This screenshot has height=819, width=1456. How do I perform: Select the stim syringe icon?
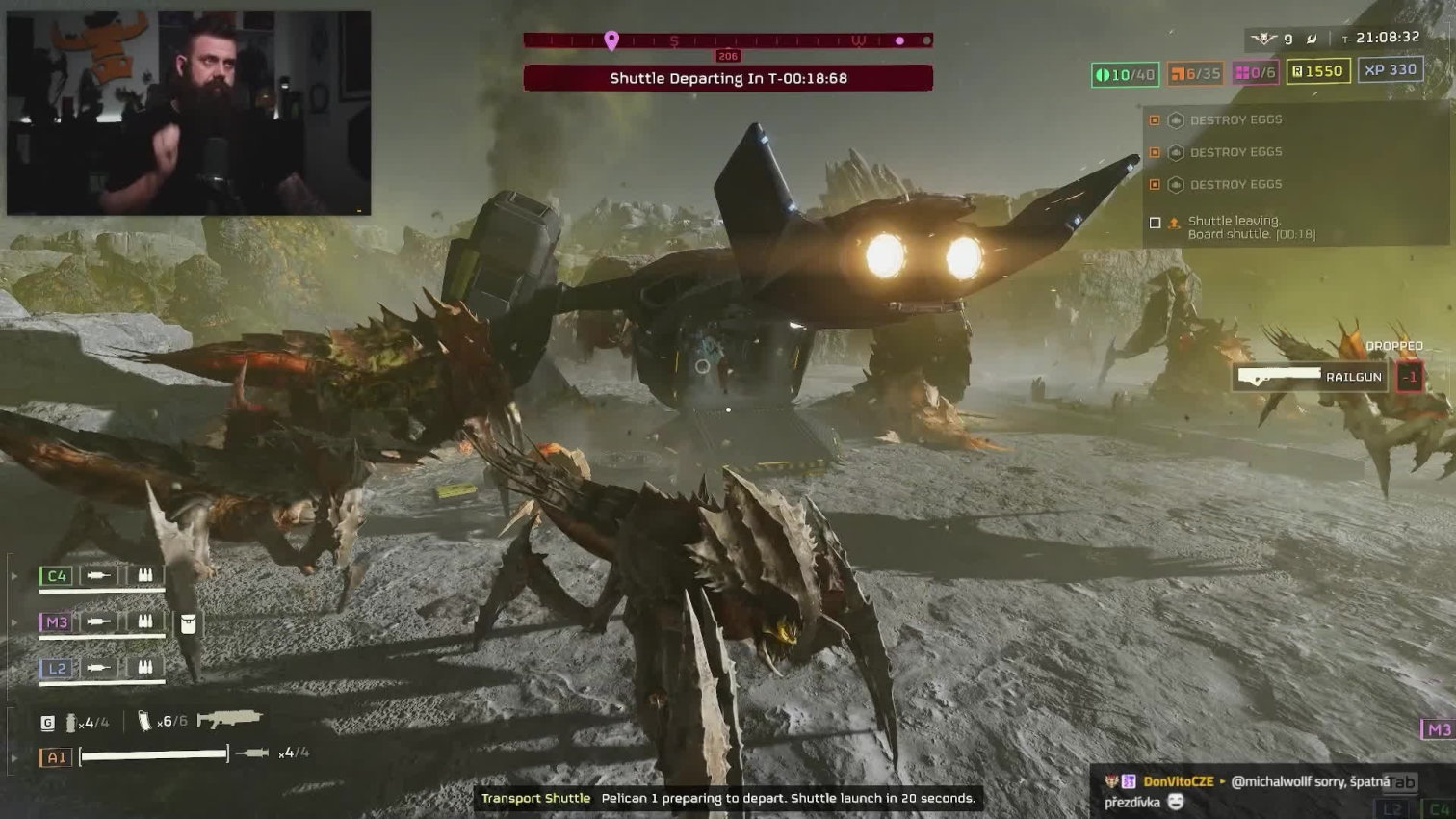coord(252,753)
